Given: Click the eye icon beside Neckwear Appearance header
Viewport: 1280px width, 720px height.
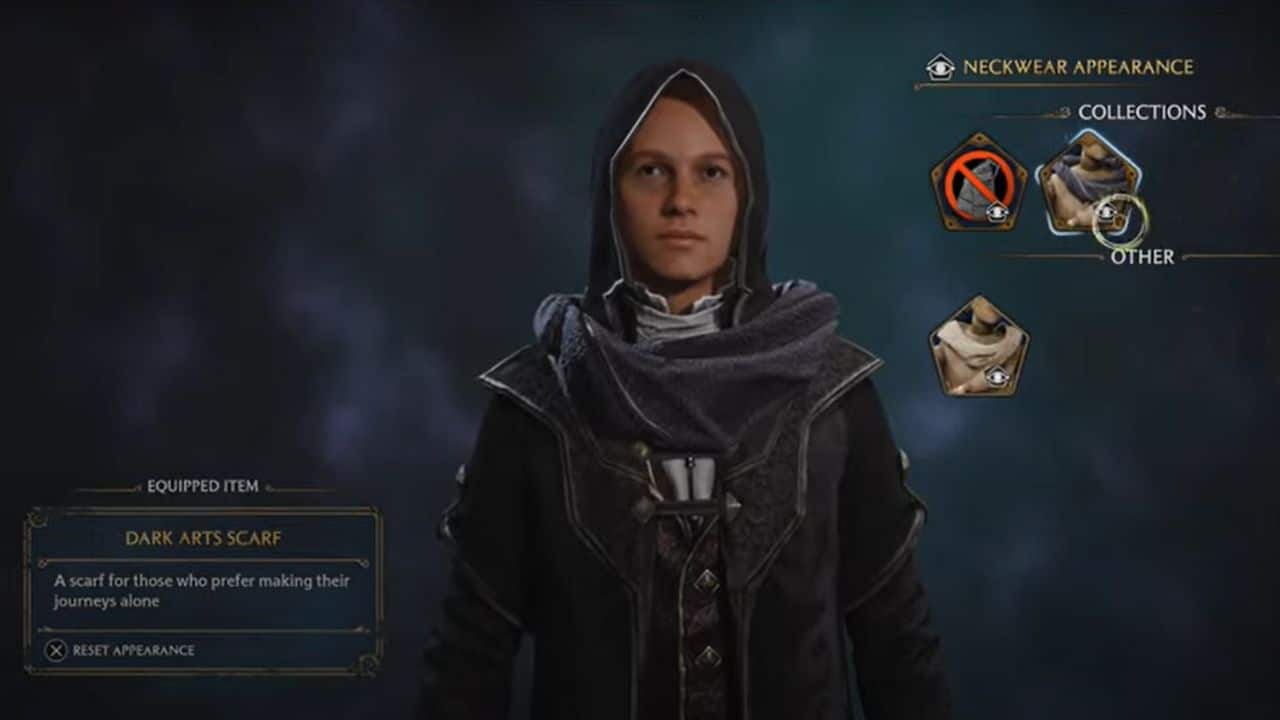Looking at the screenshot, I should [938, 66].
